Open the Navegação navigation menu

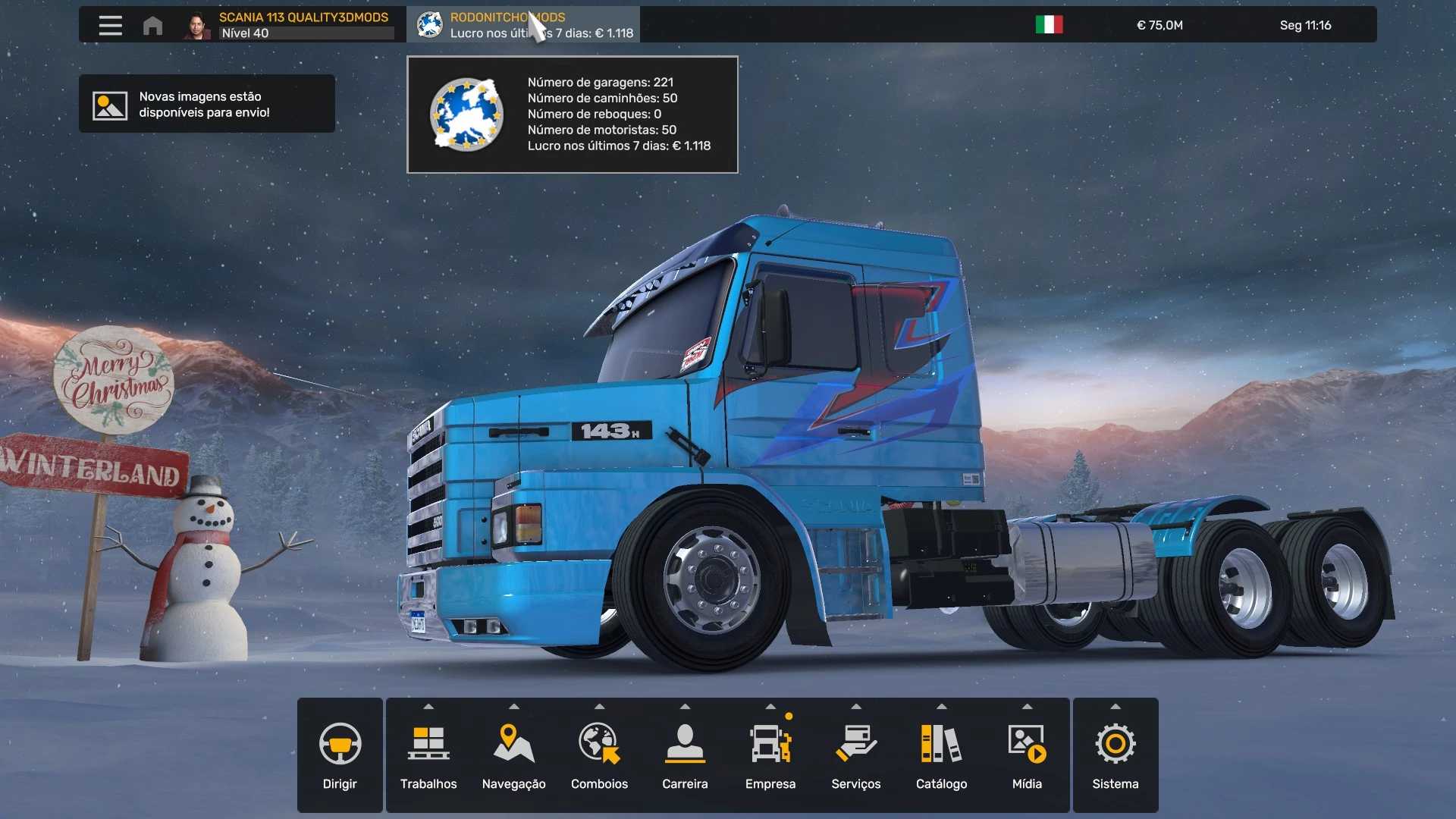pyautogui.click(x=514, y=755)
